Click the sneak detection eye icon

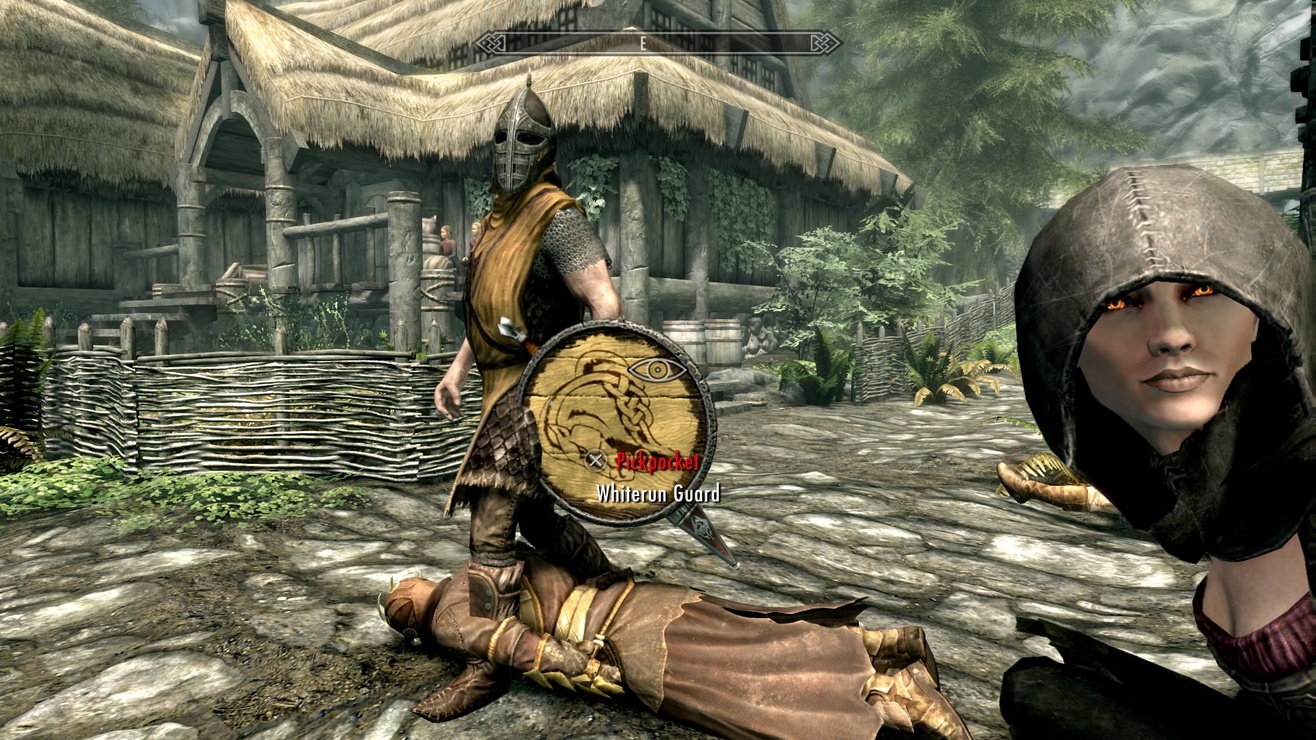pyautogui.click(x=657, y=370)
